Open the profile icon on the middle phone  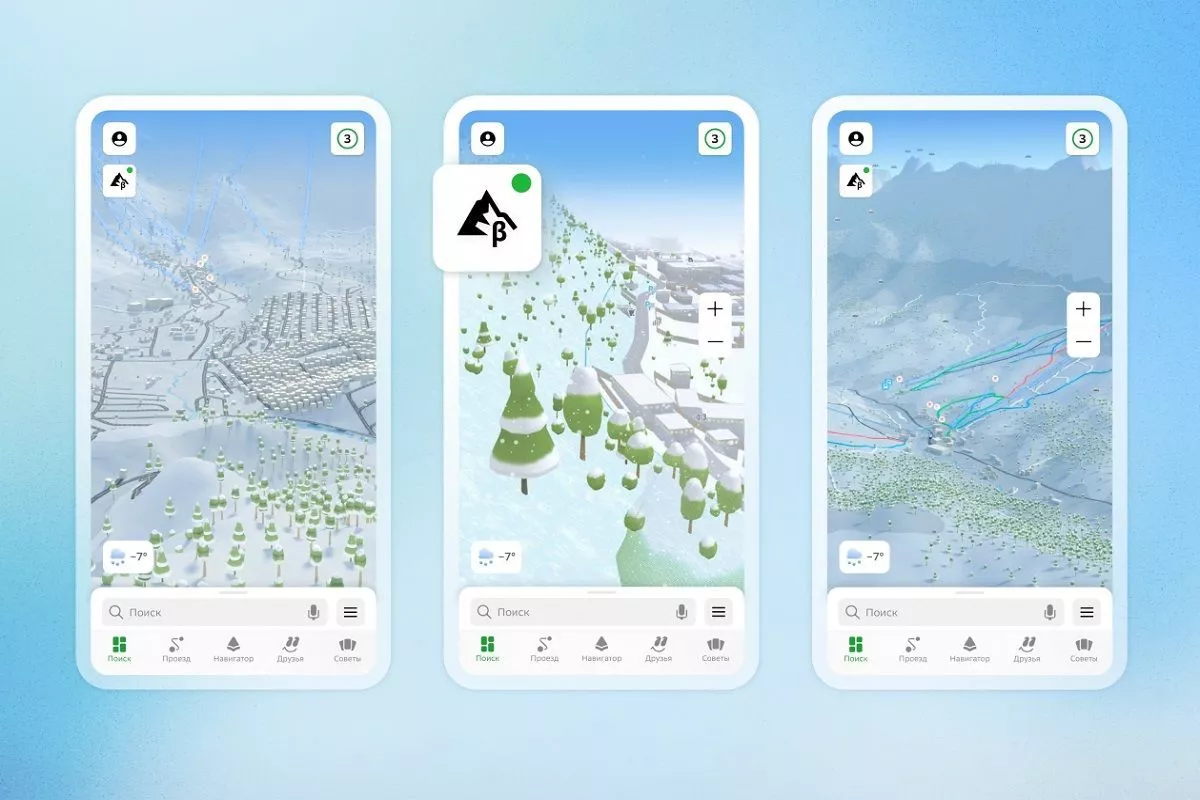click(488, 139)
